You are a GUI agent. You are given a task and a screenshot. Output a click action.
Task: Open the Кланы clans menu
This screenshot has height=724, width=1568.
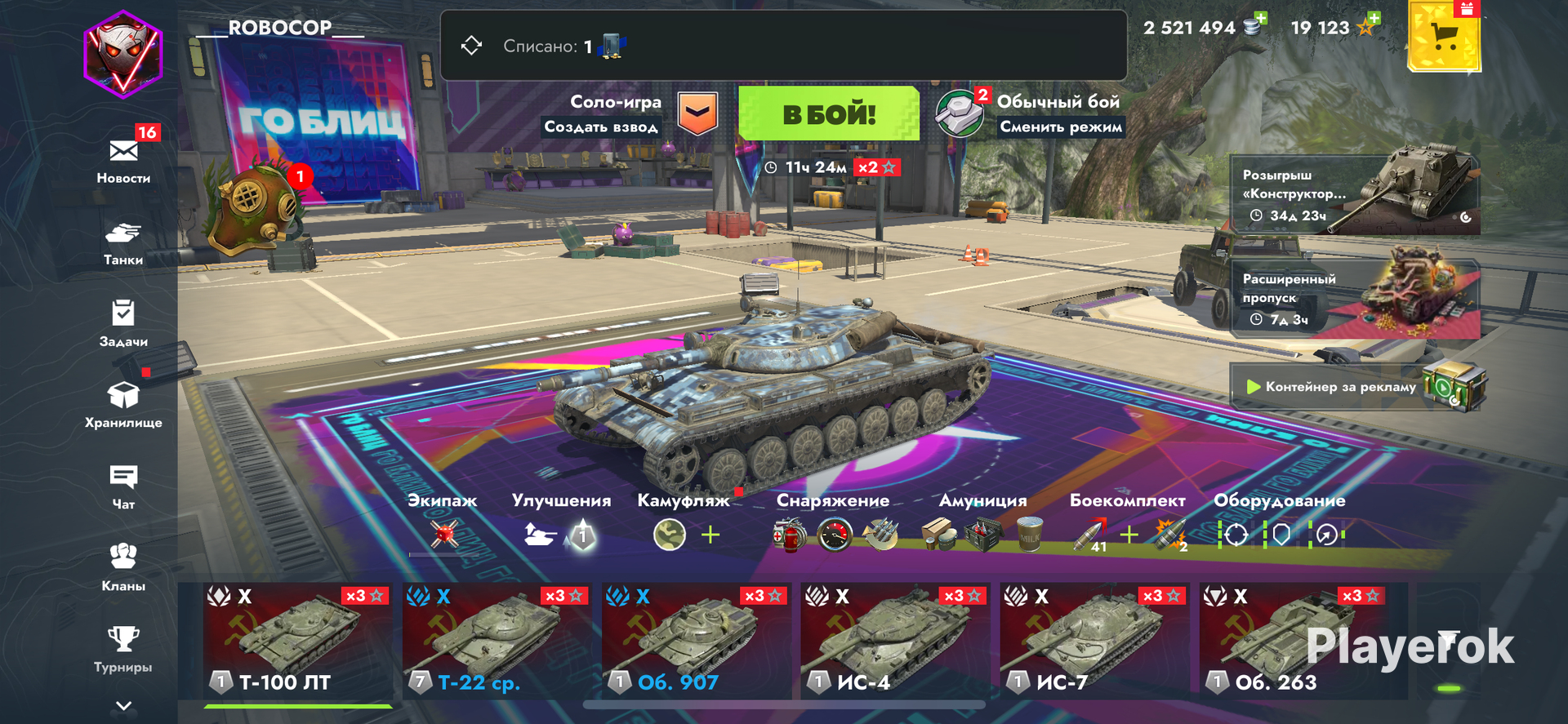pyautogui.click(x=123, y=567)
